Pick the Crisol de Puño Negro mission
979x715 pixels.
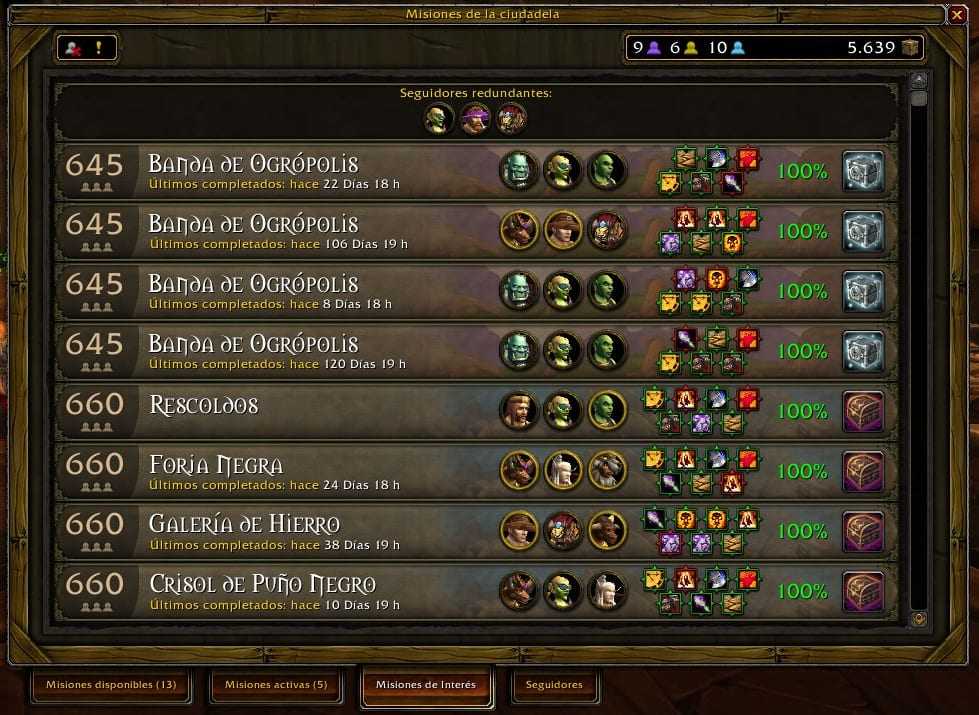[300, 591]
